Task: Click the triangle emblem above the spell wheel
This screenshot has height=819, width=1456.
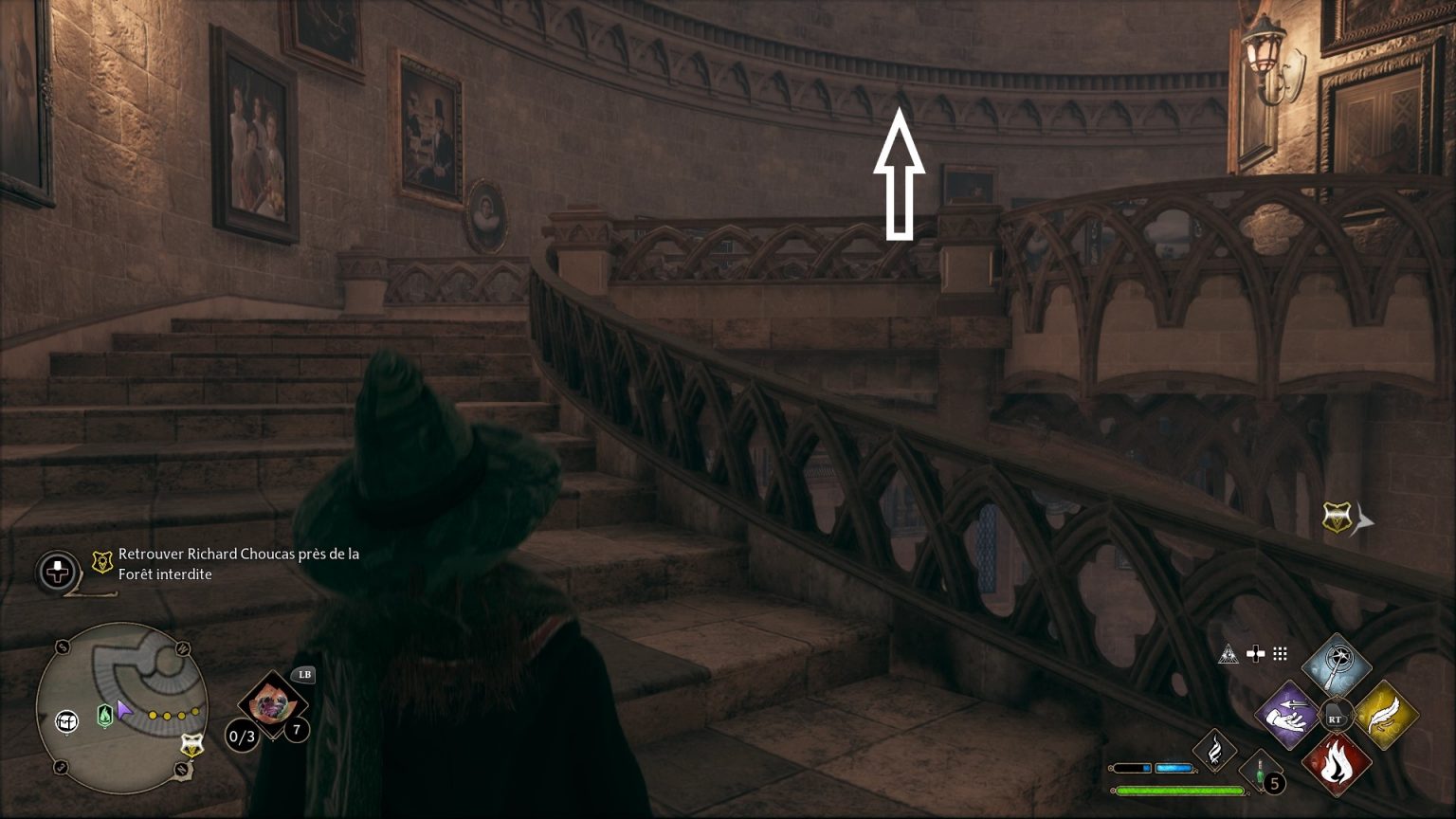Action: pyautogui.click(x=1227, y=653)
